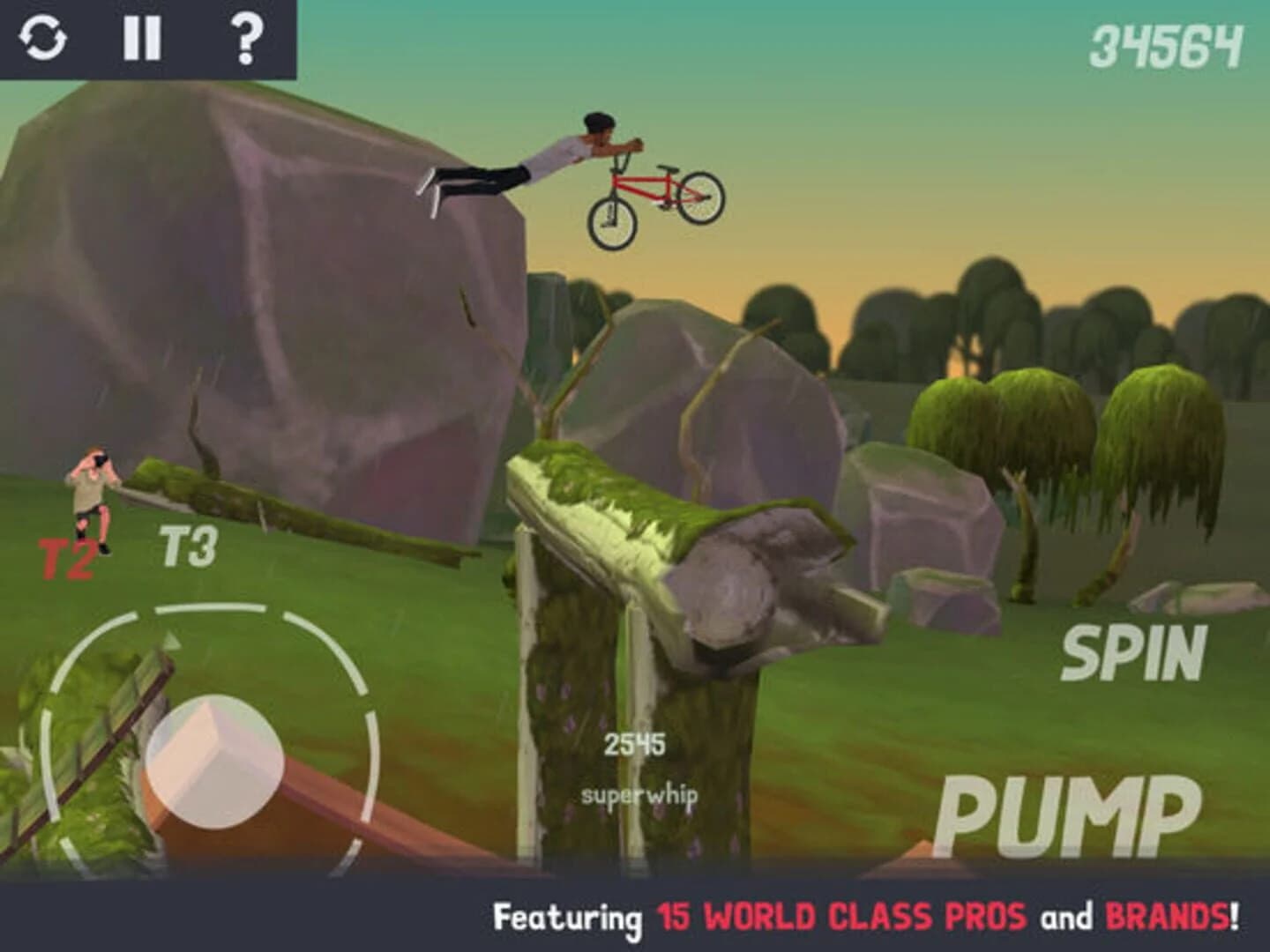Click the SPIN control label
The width and height of the screenshot is (1270, 952).
1137,653
